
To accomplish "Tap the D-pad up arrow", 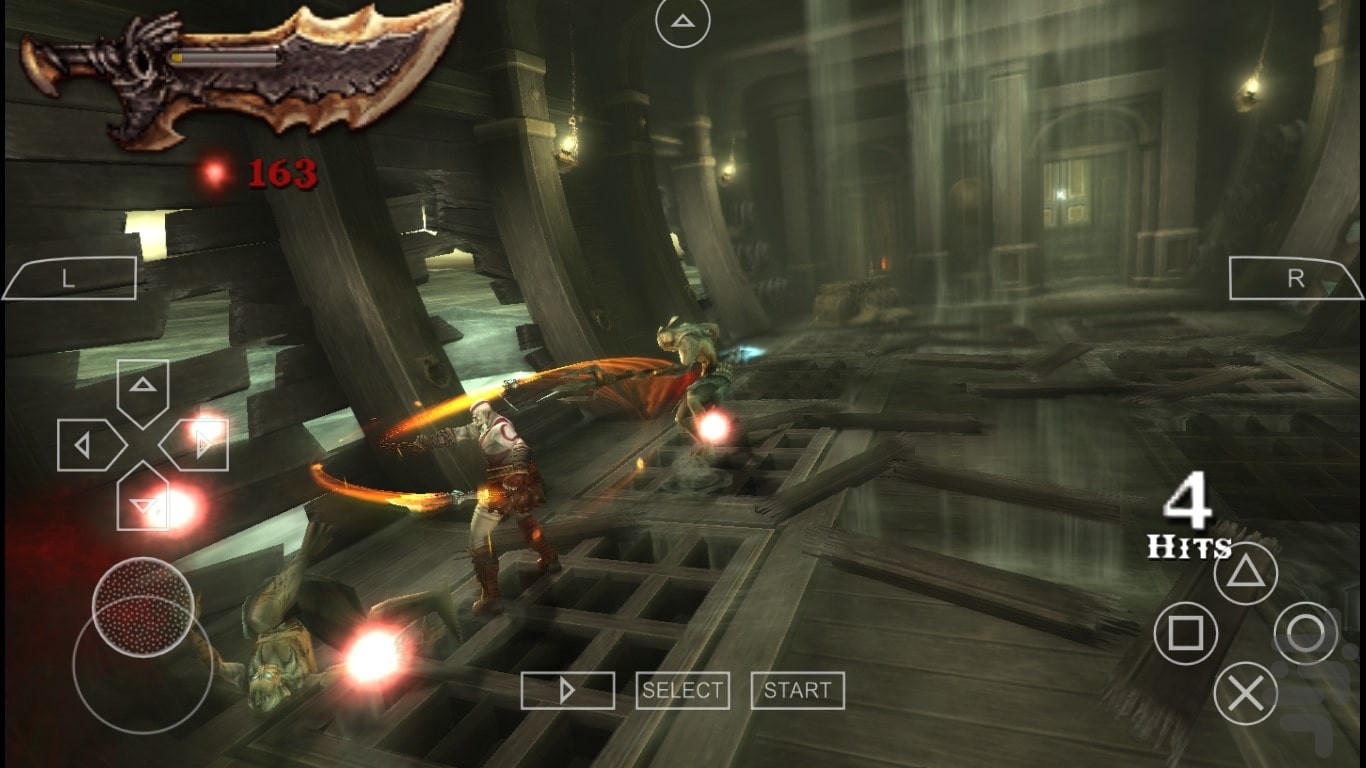I will [143, 386].
